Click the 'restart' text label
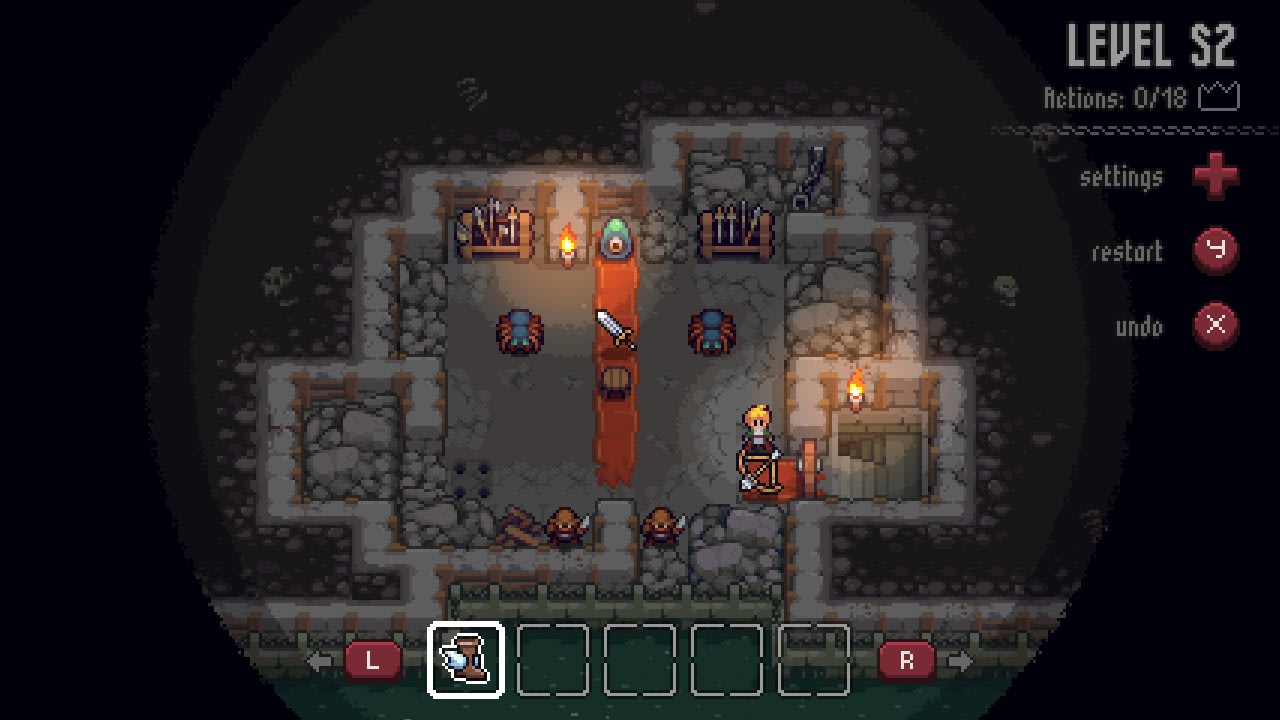Image resolution: width=1280 pixels, height=720 pixels. click(1128, 252)
